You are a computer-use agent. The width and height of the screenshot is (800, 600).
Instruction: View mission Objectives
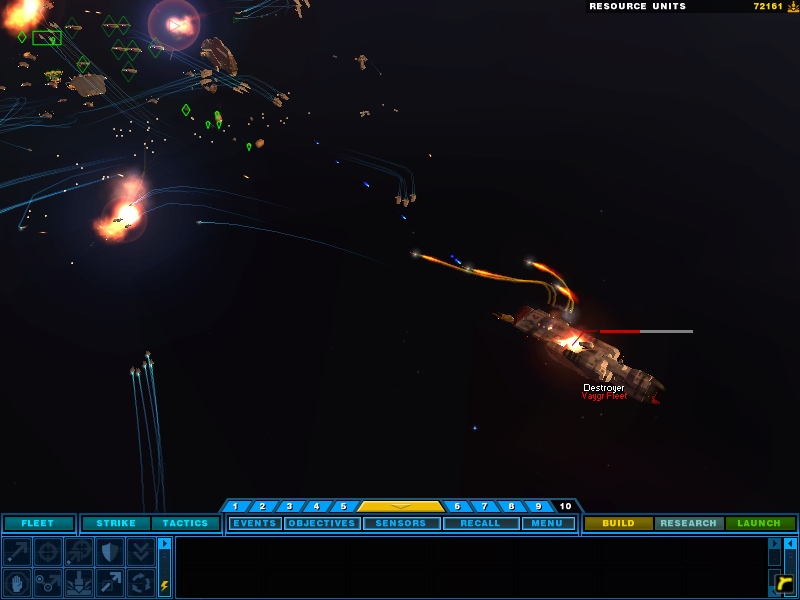point(322,523)
